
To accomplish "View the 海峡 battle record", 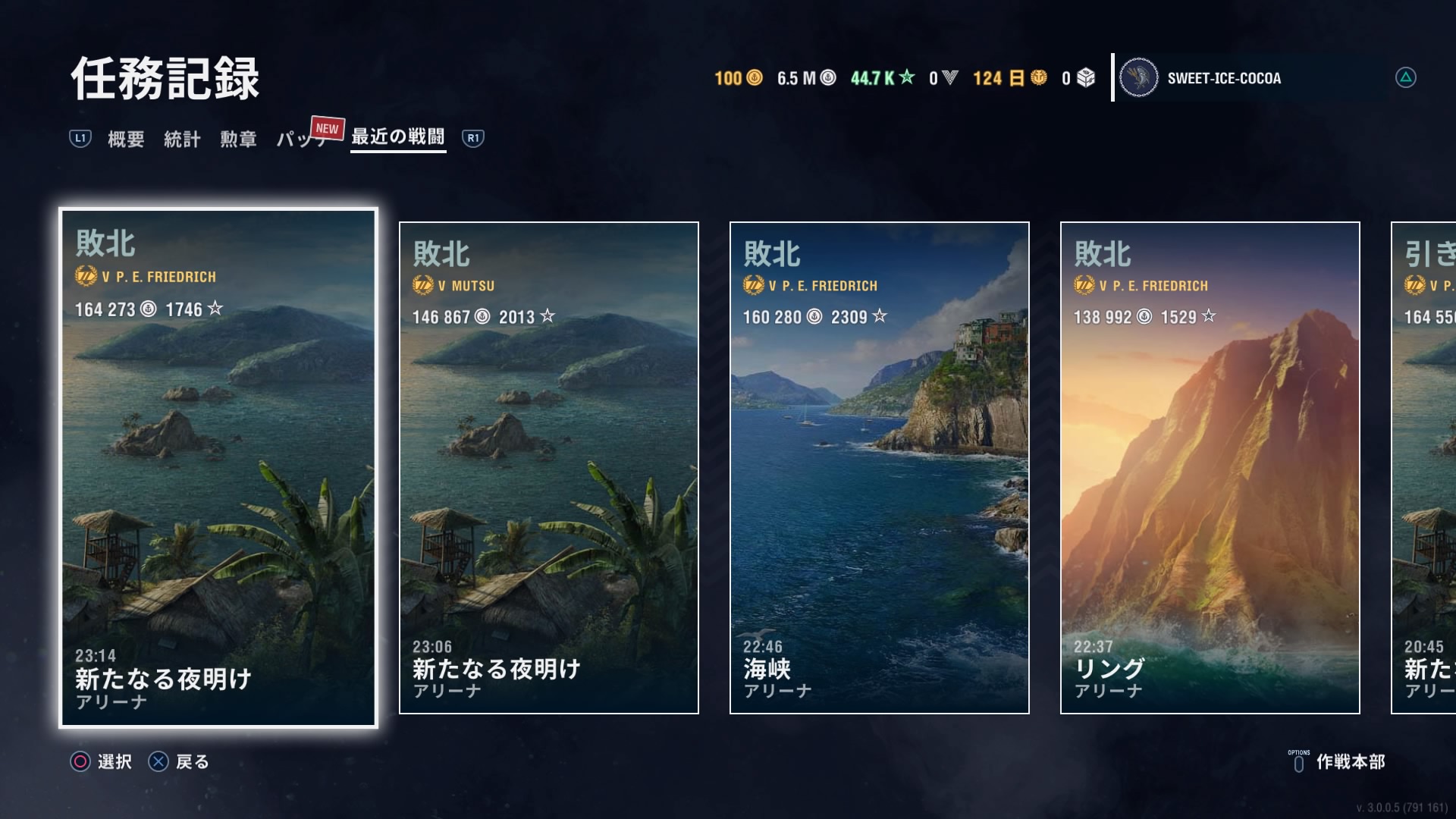I will pos(880,468).
